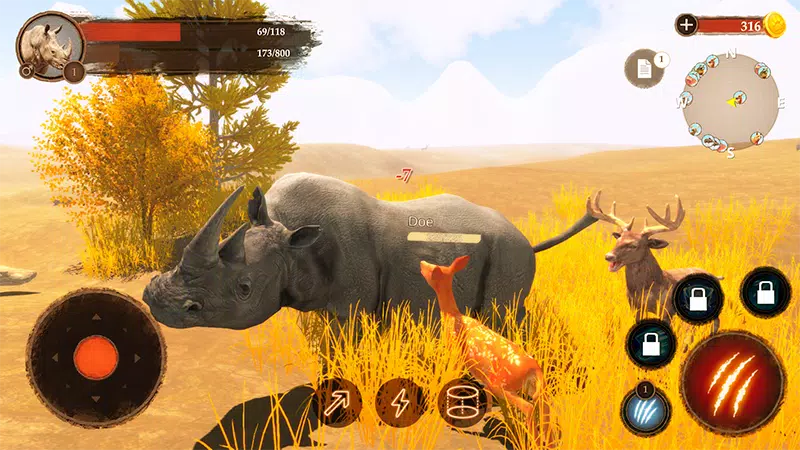This screenshot has height=450, width=800.
Task: Activate the blue claw skill
Action: pyautogui.click(x=645, y=412)
